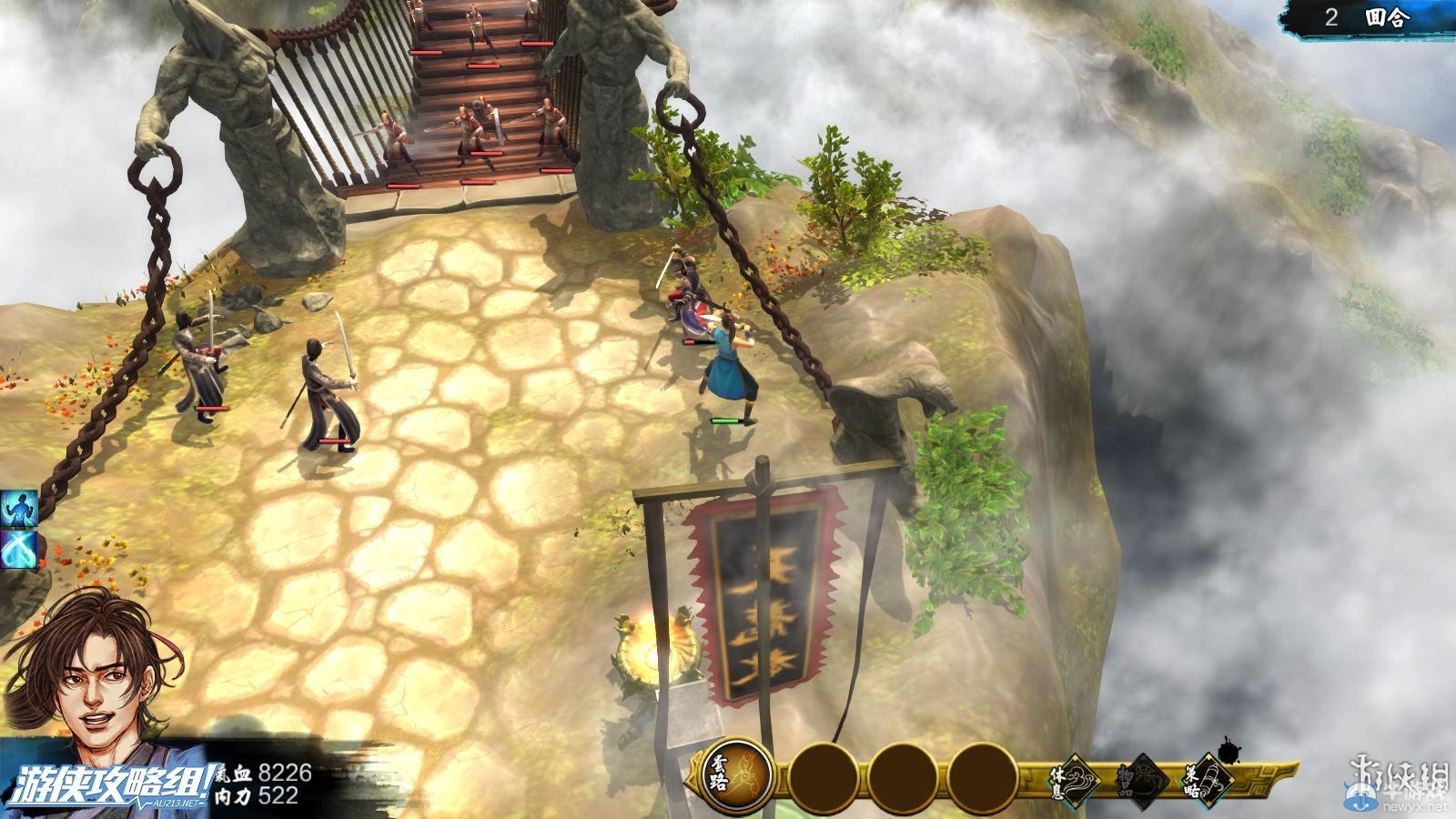Click the glowing figure buff icon
Viewport: 1456px width, 819px height.
click(x=18, y=508)
